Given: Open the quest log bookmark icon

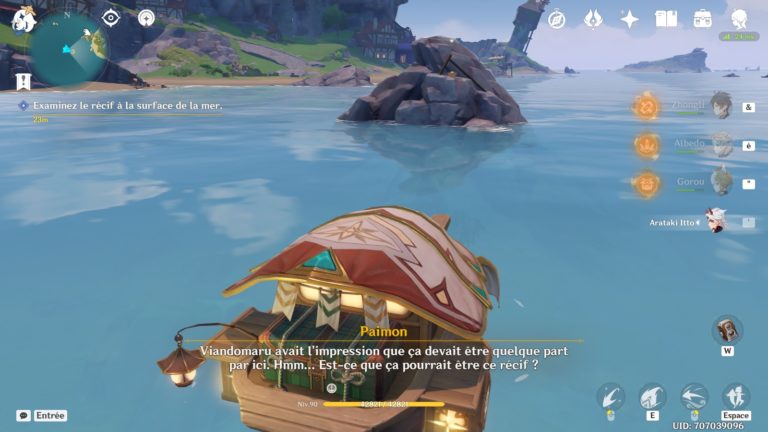Looking at the screenshot, I should (x=22, y=81).
